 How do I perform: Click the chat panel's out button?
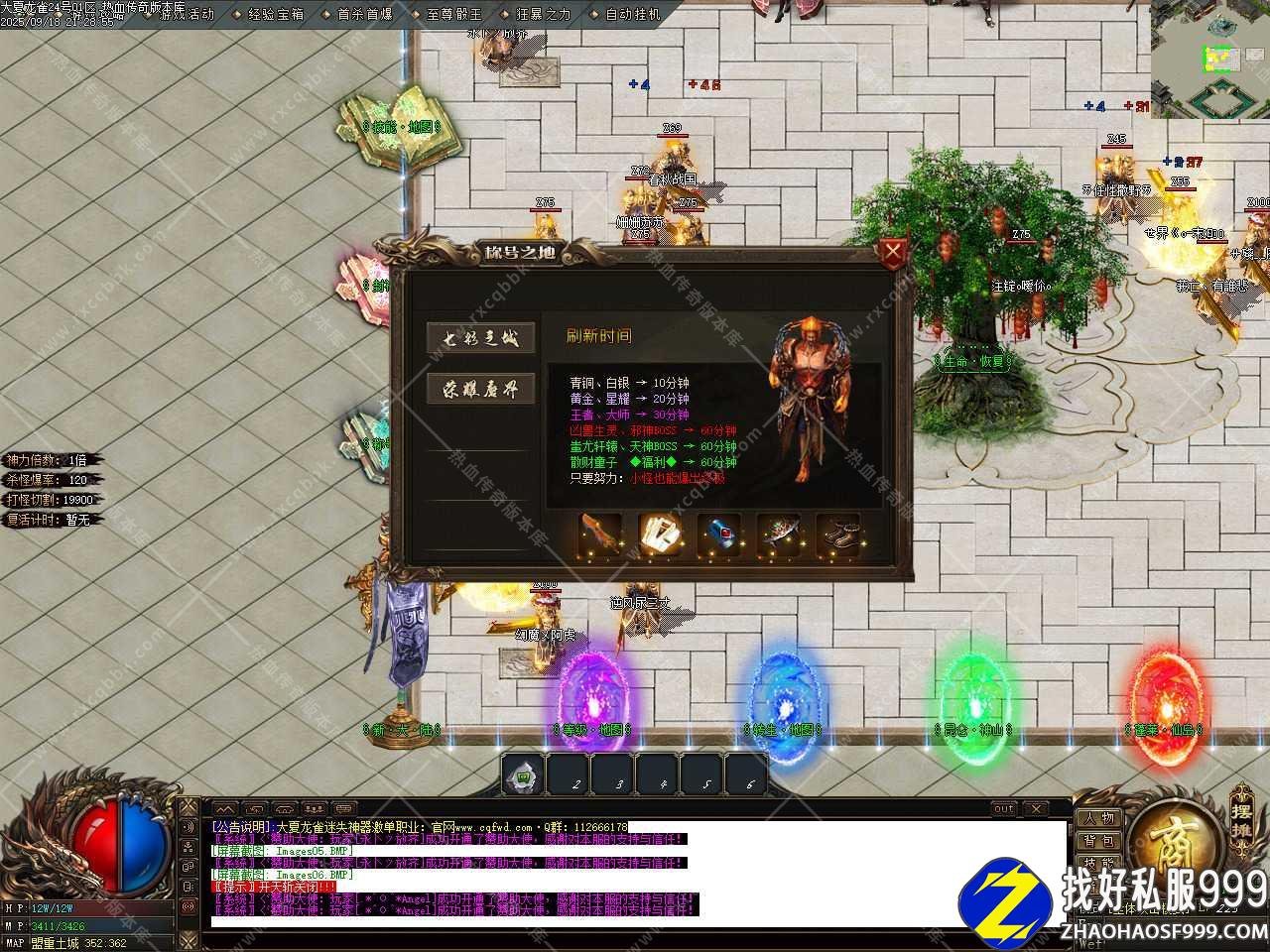(x=1004, y=809)
